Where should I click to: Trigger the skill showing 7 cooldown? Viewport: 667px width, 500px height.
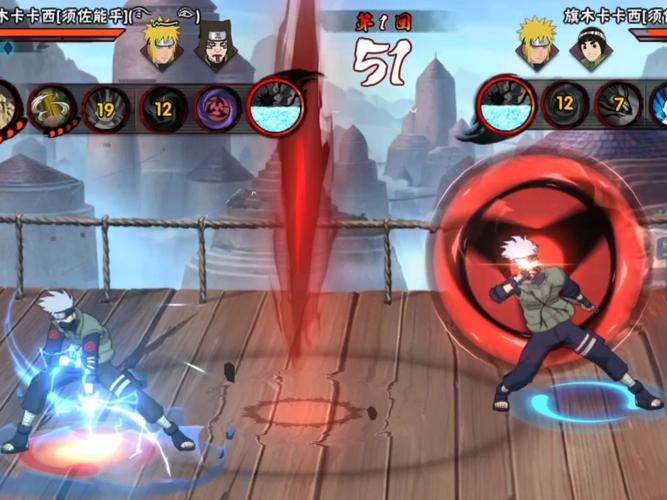tap(619, 105)
